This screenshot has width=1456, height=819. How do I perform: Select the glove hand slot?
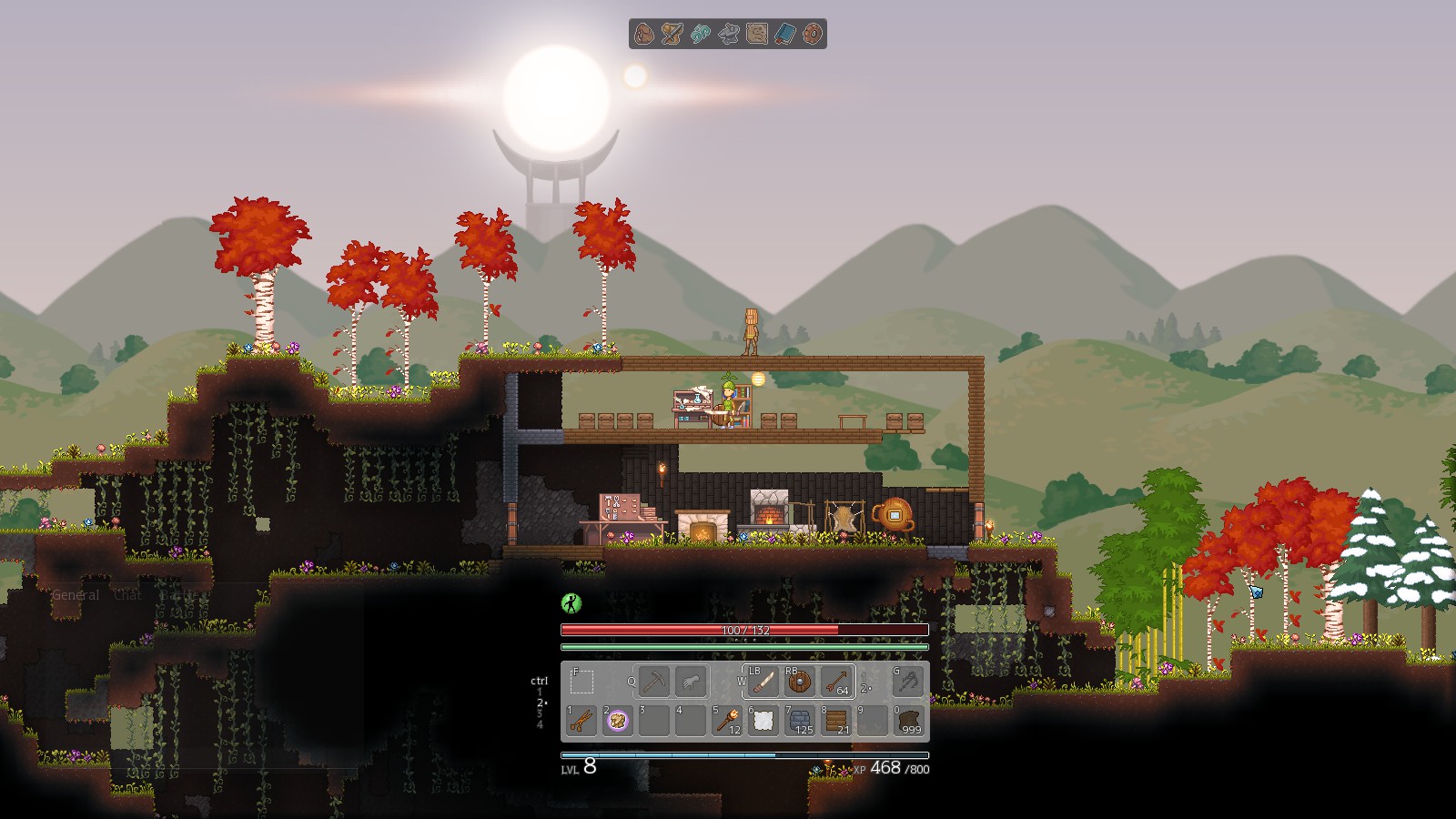691,681
